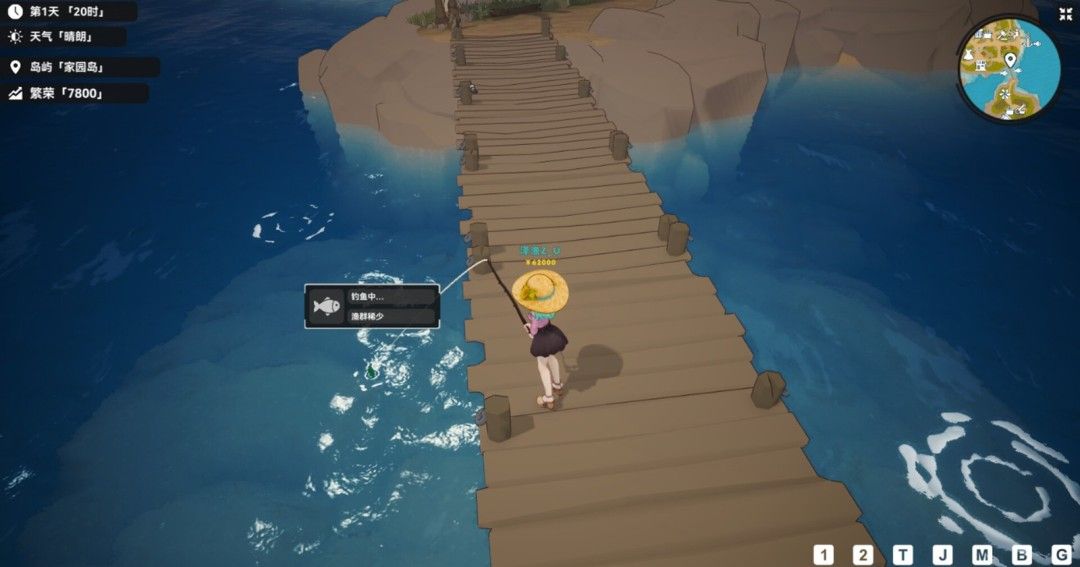Click the exit-fullscreen arrows icon
Screen dimensions: 1080x567
(x=1066, y=14)
